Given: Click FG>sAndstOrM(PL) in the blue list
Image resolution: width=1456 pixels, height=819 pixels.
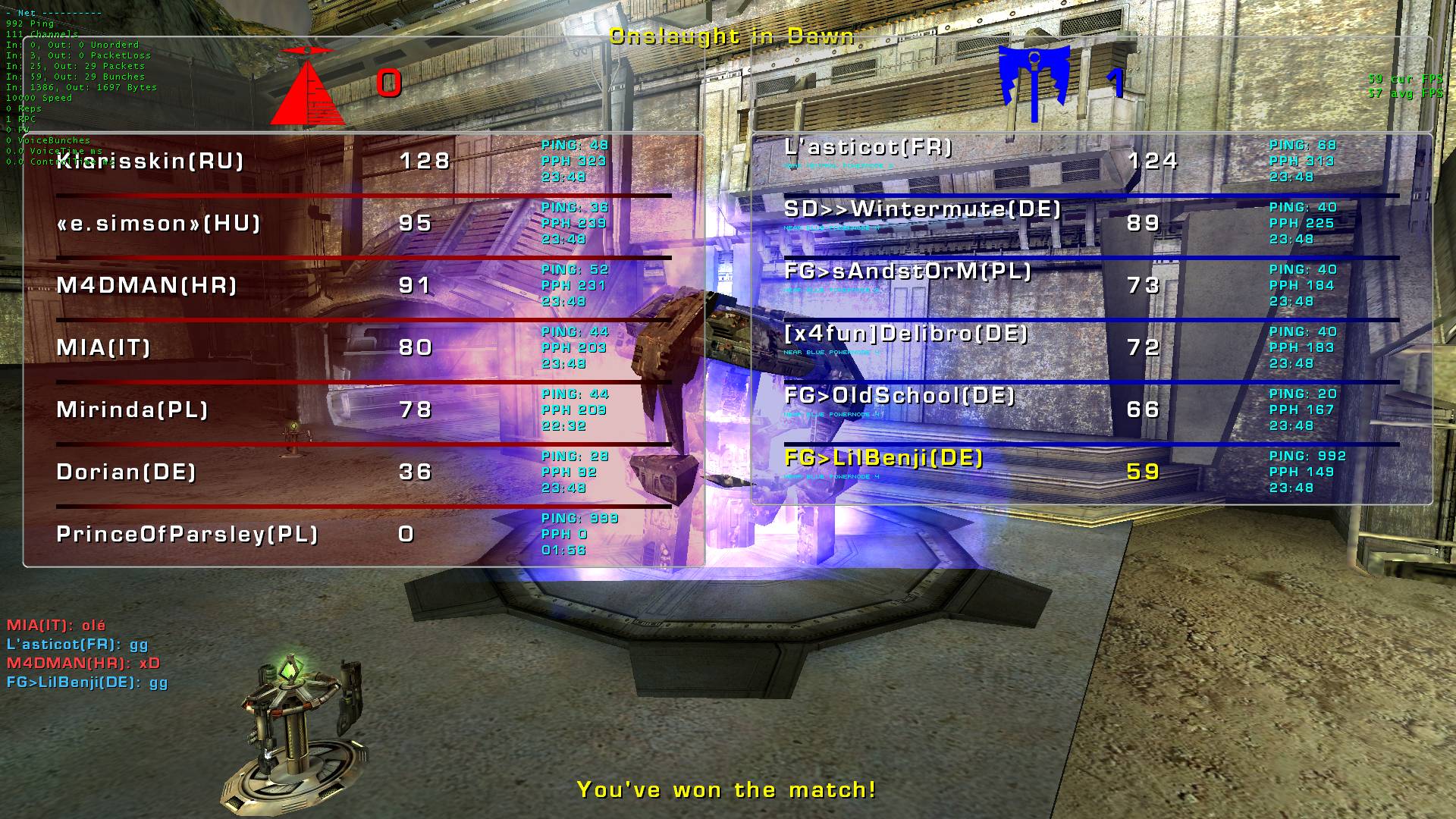Looking at the screenshot, I should [908, 271].
